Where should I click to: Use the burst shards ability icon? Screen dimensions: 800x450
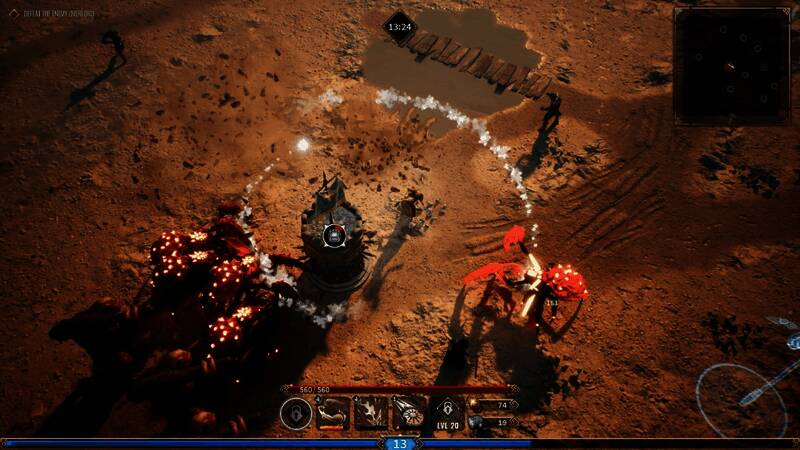point(370,412)
